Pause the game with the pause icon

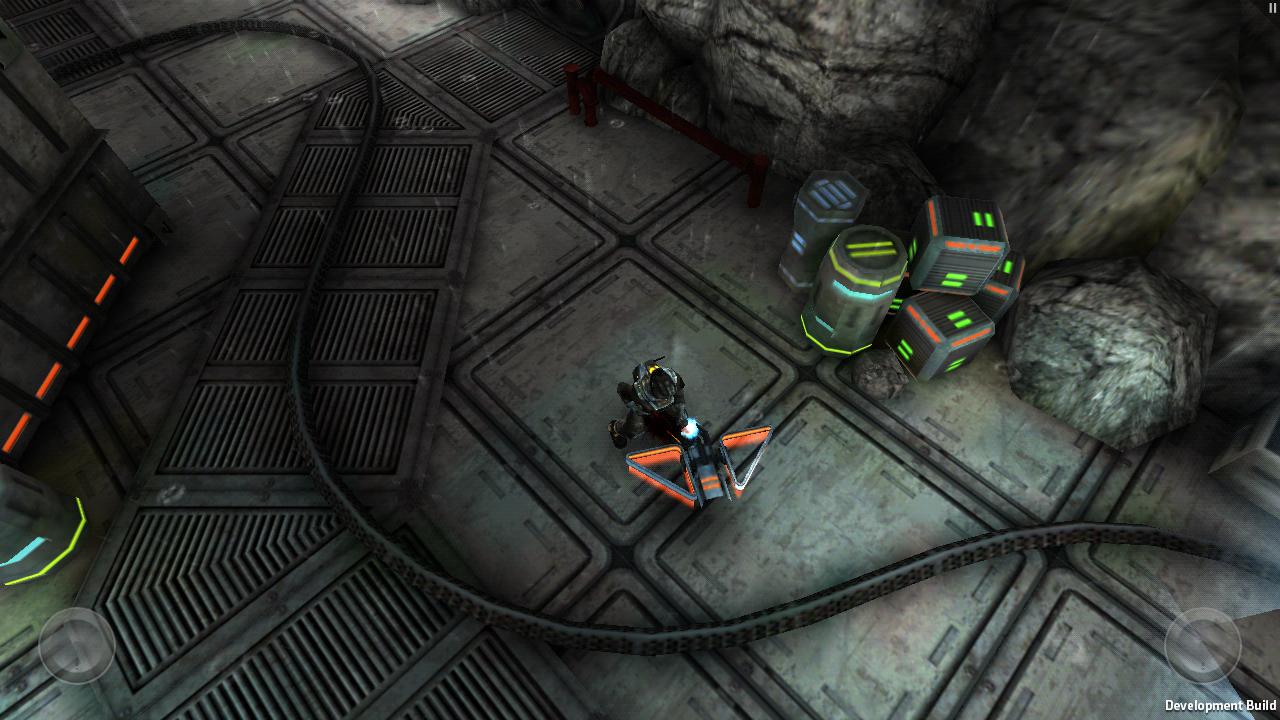(1272, 8)
